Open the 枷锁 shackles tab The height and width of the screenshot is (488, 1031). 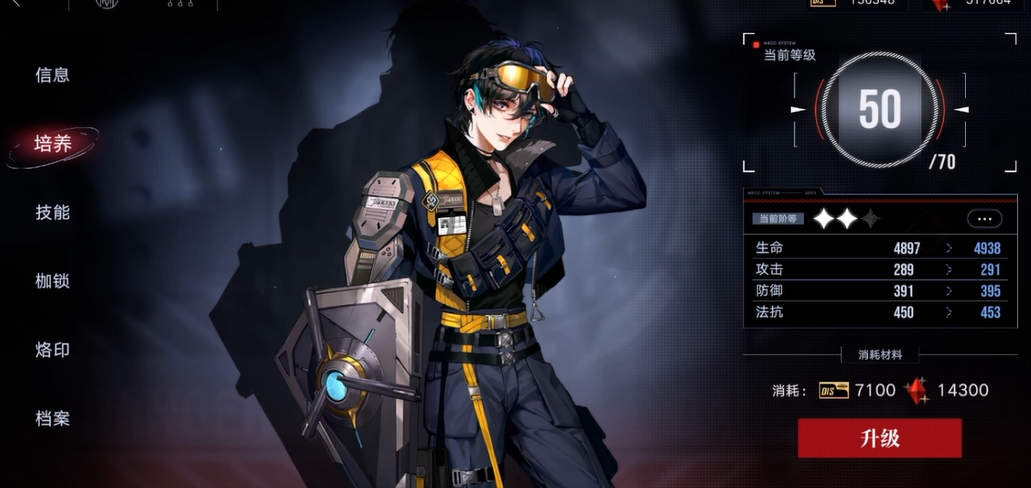coord(53,281)
